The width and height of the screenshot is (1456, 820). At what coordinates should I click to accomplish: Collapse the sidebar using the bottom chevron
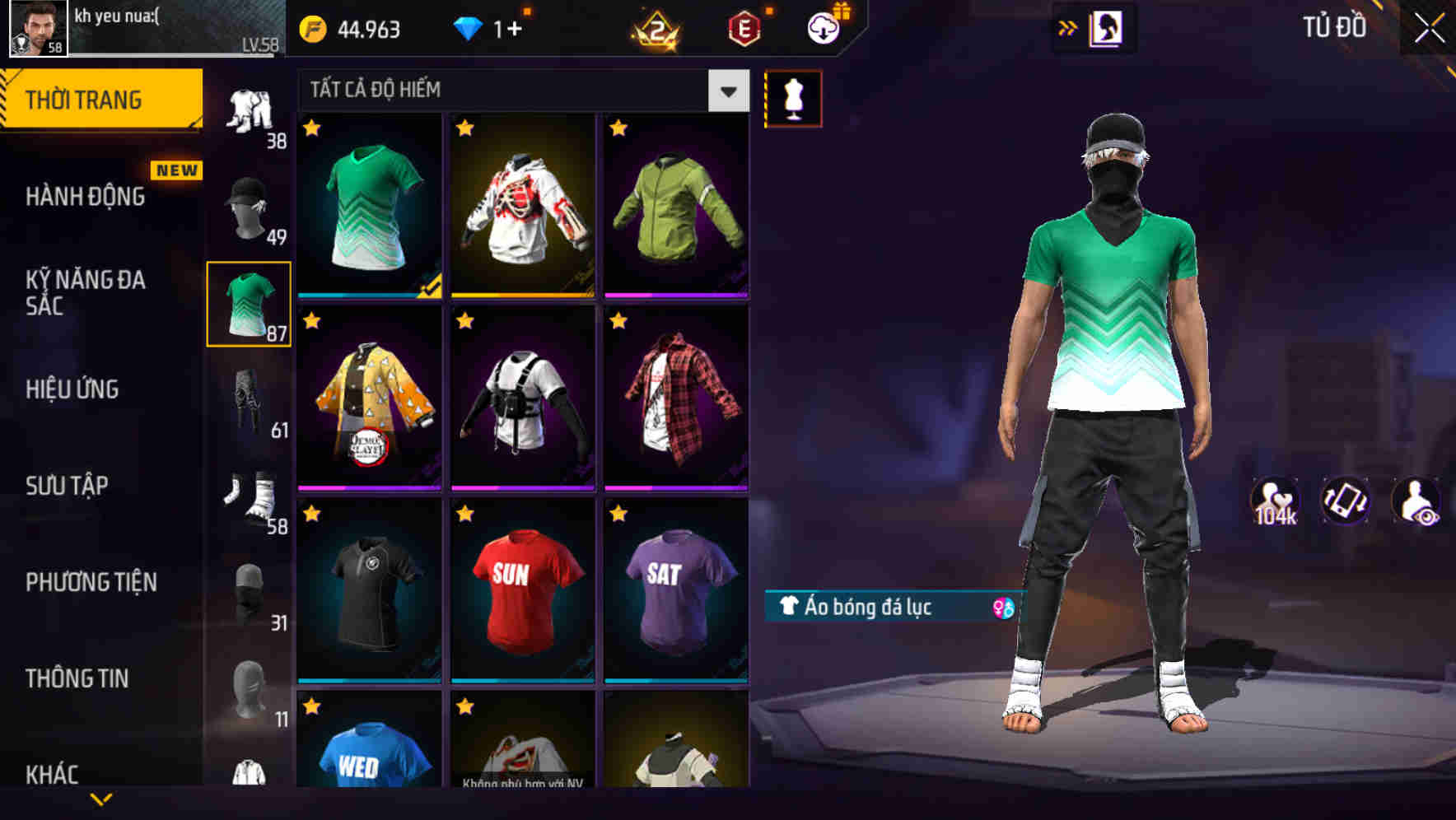click(x=101, y=800)
